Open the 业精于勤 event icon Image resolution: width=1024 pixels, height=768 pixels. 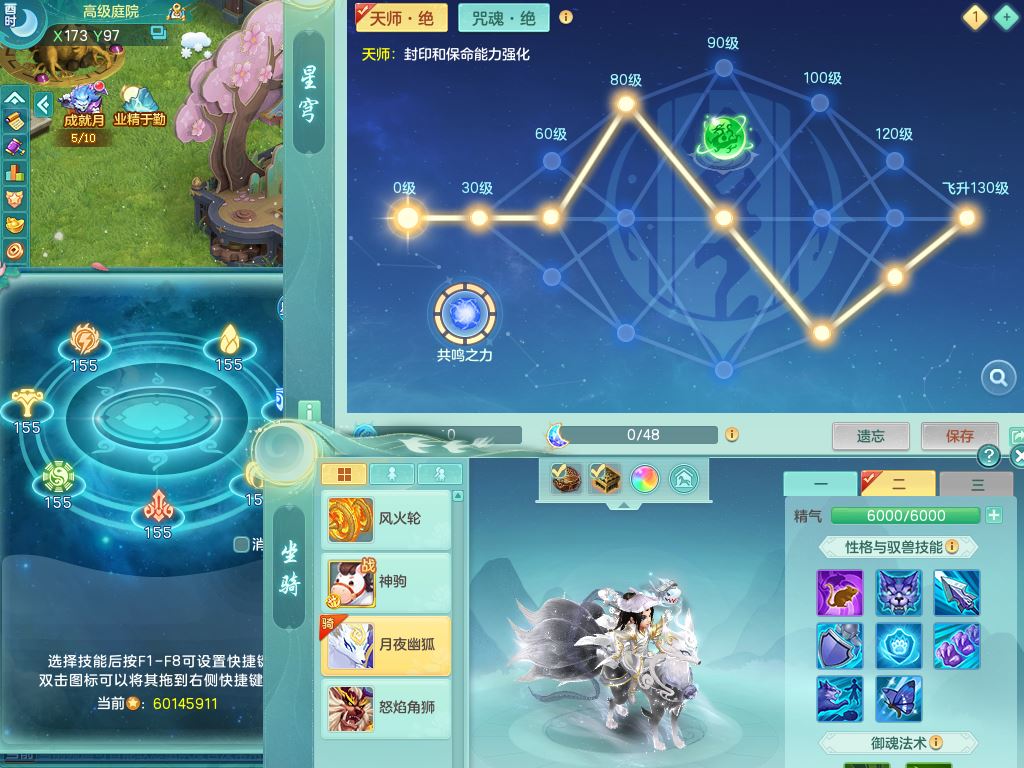[x=139, y=105]
